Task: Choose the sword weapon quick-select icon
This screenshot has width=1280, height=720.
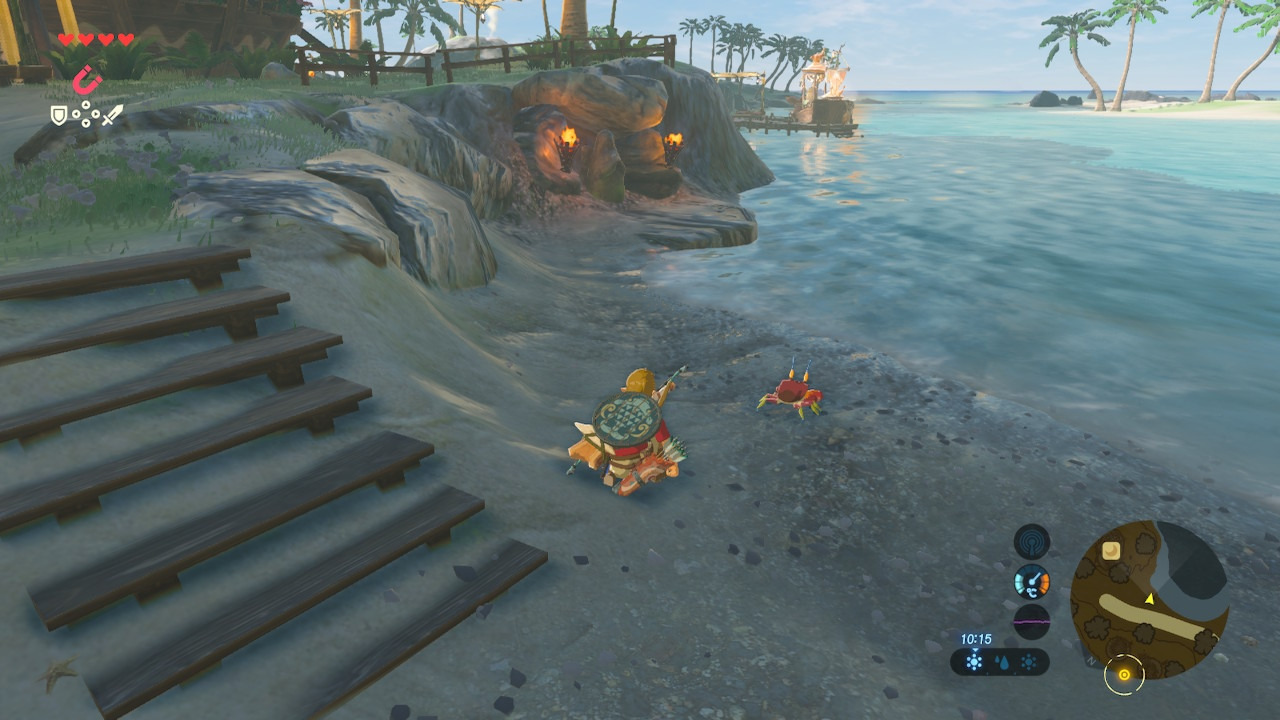Action: click(x=113, y=116)
